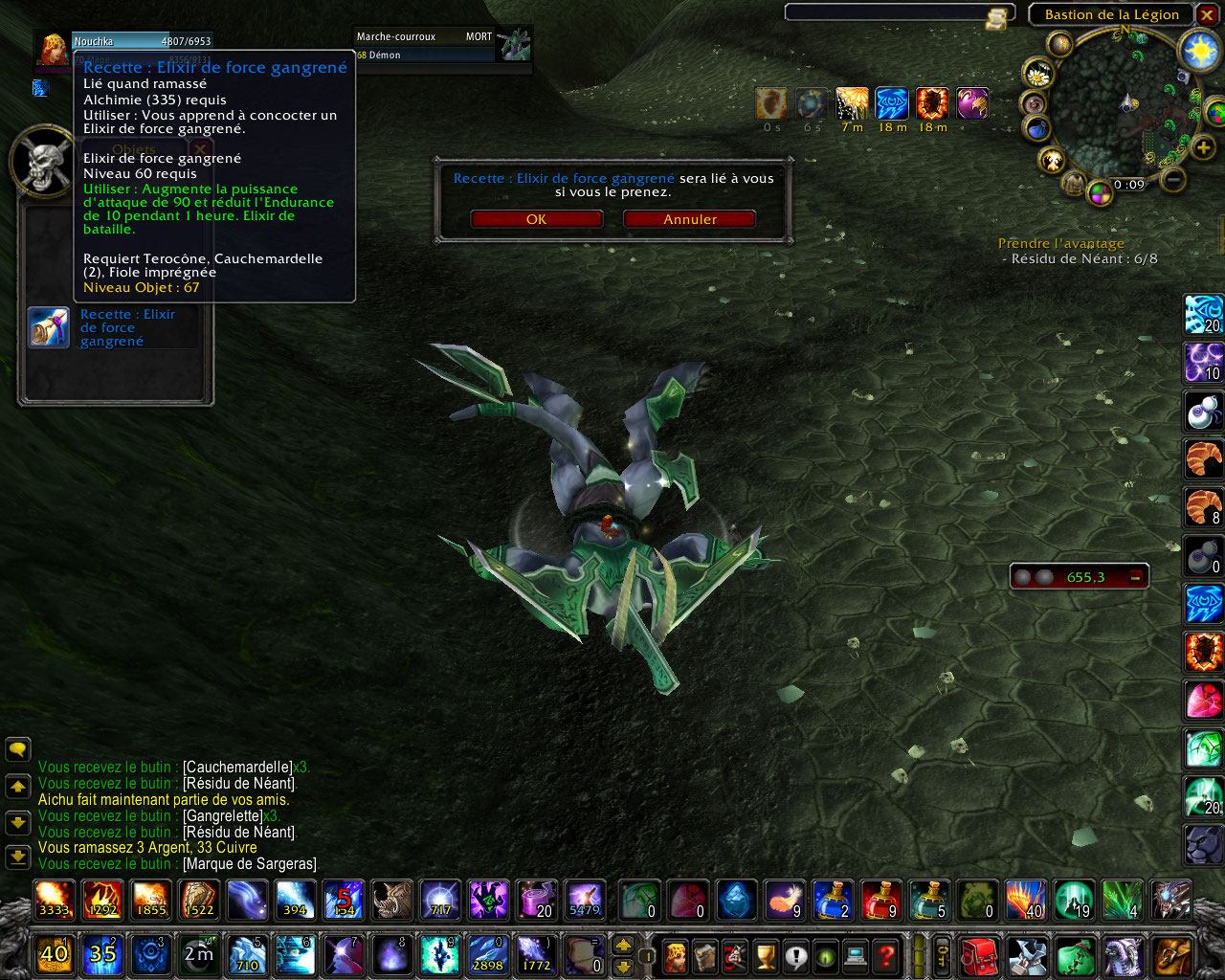The height and width of the screenshot is (980, 1225).
Task: Select the Nouchka player portrait
Action: pyautogui.click(x=54, y=49)
